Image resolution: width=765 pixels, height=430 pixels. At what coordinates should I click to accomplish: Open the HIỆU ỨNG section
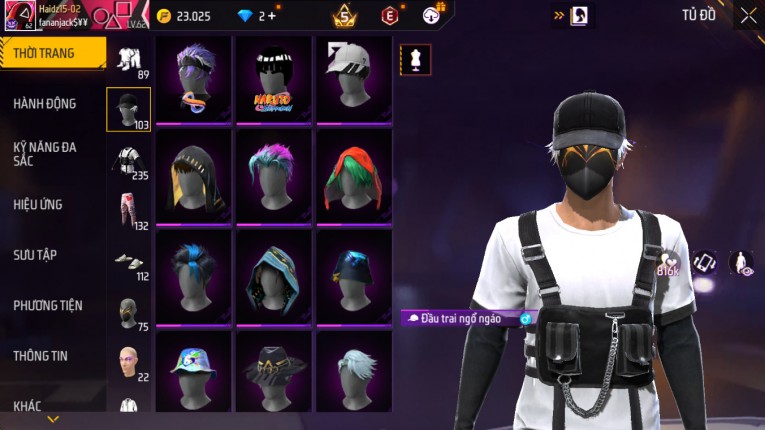pos(38,204)
